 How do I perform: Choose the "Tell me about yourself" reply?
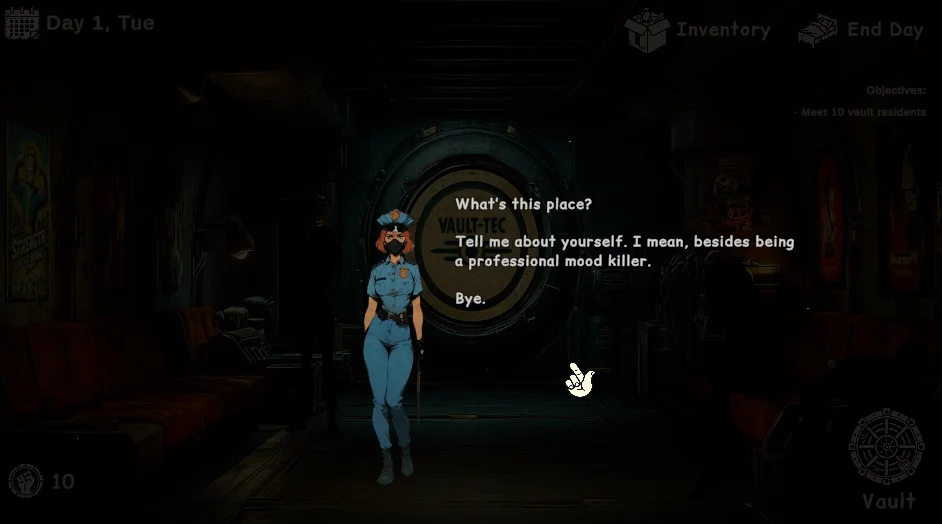(x=624, y=251)
